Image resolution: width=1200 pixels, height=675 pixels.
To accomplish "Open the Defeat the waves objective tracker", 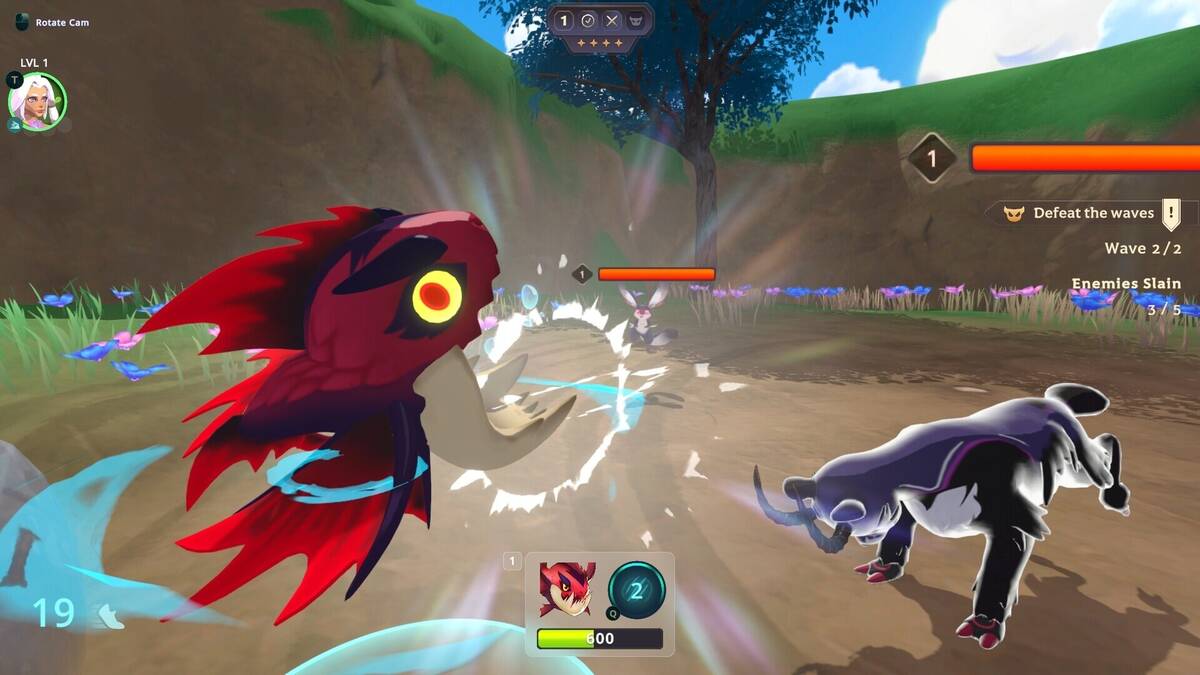I will (x=1084, y=213).
